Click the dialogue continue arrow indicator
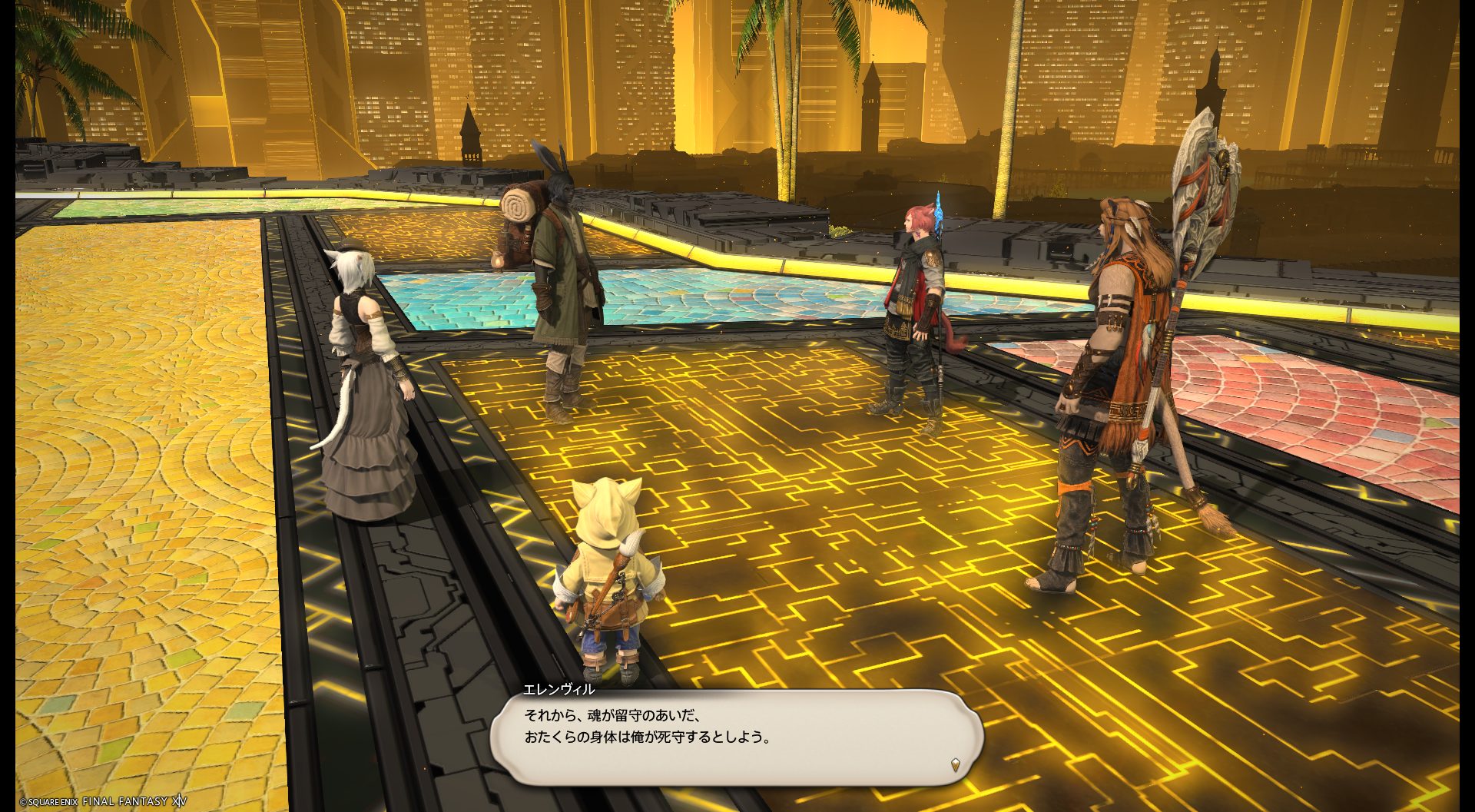 point(955,764)
